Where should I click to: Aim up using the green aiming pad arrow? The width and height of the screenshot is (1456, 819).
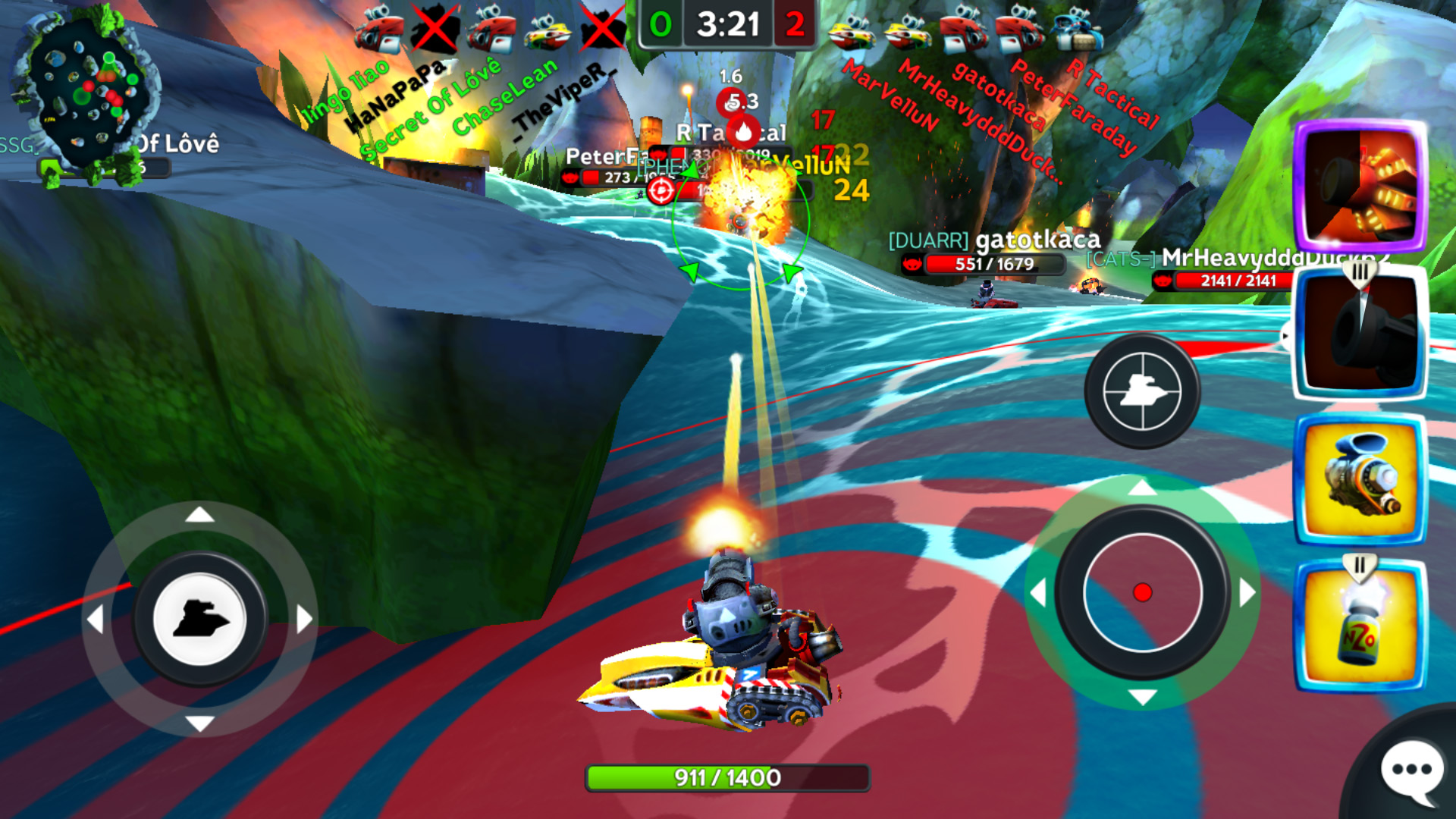click(x=1142, y=488)
